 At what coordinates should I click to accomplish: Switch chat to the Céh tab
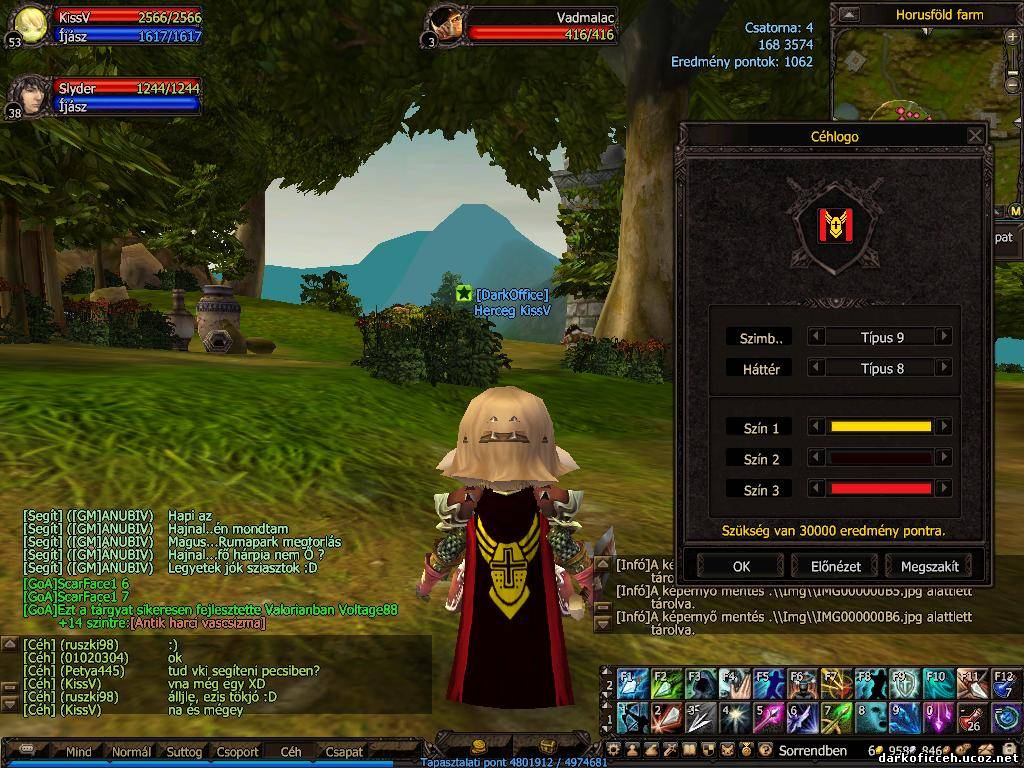pos(291,751)
